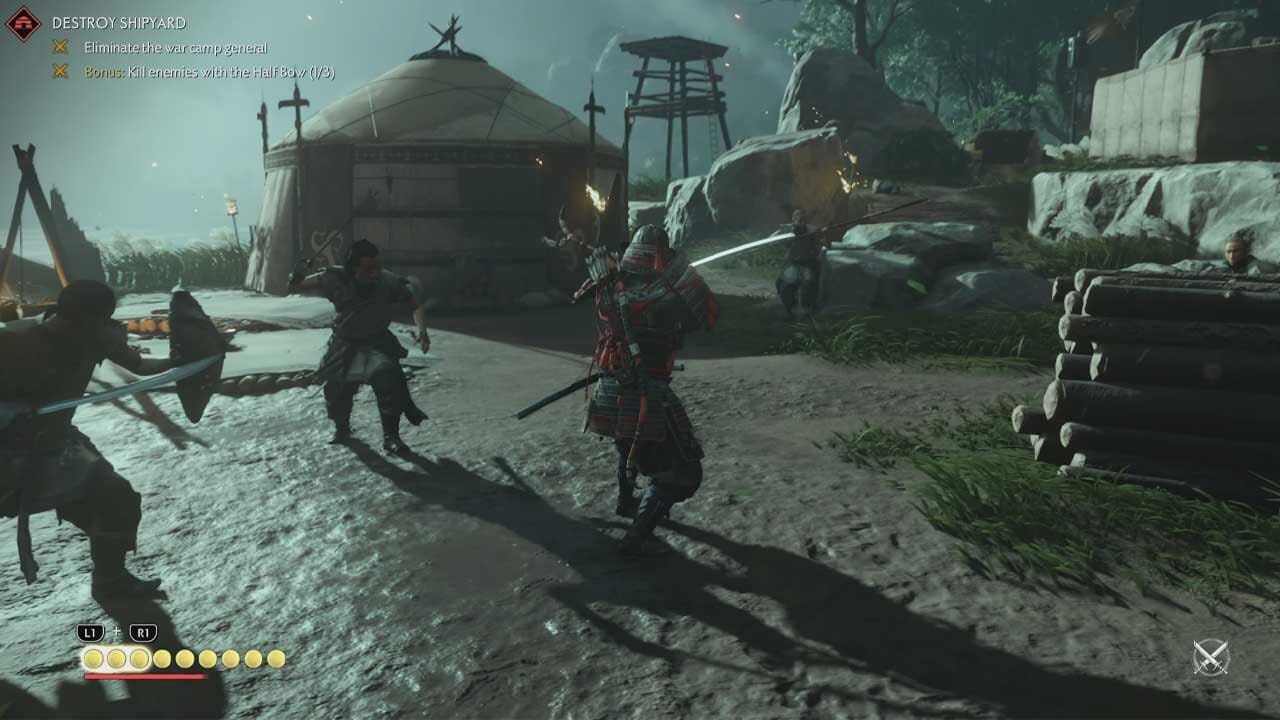Select the Destroy Shipyard quest tracker

tap(119, 22)
